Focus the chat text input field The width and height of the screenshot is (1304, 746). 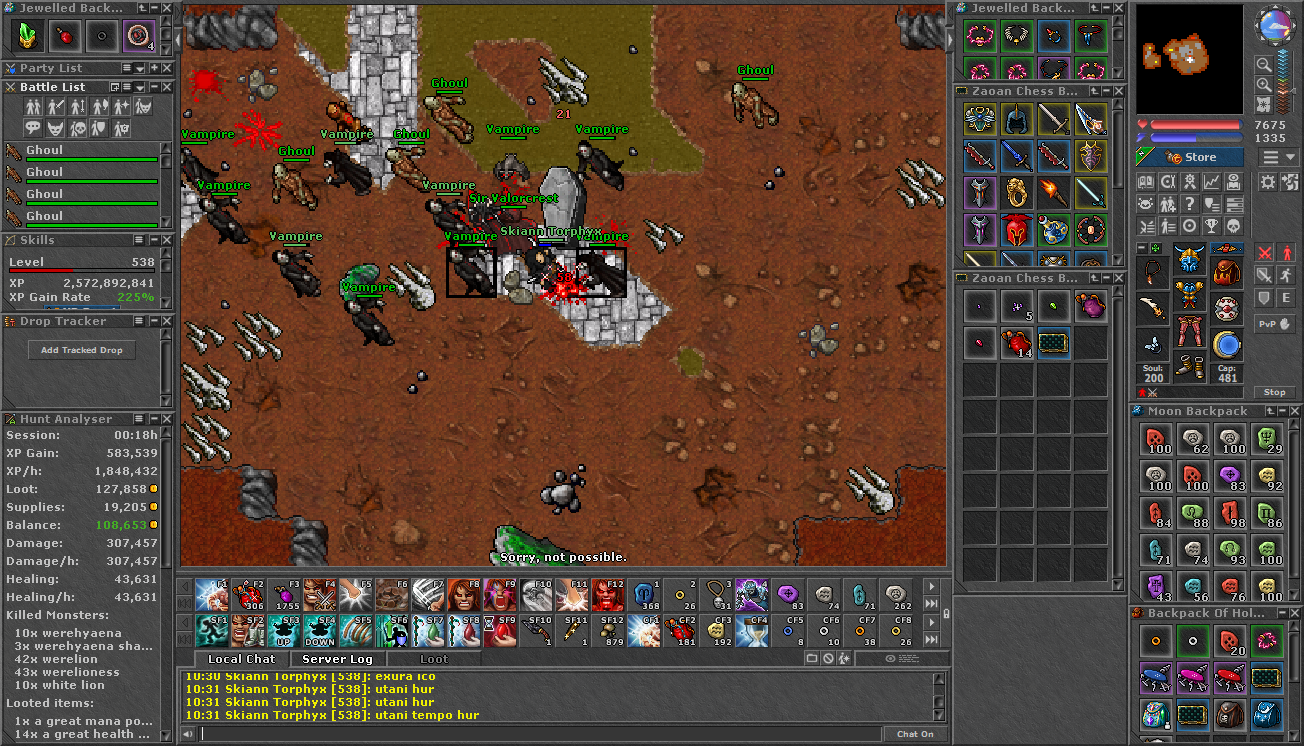[x=540, y=734]
